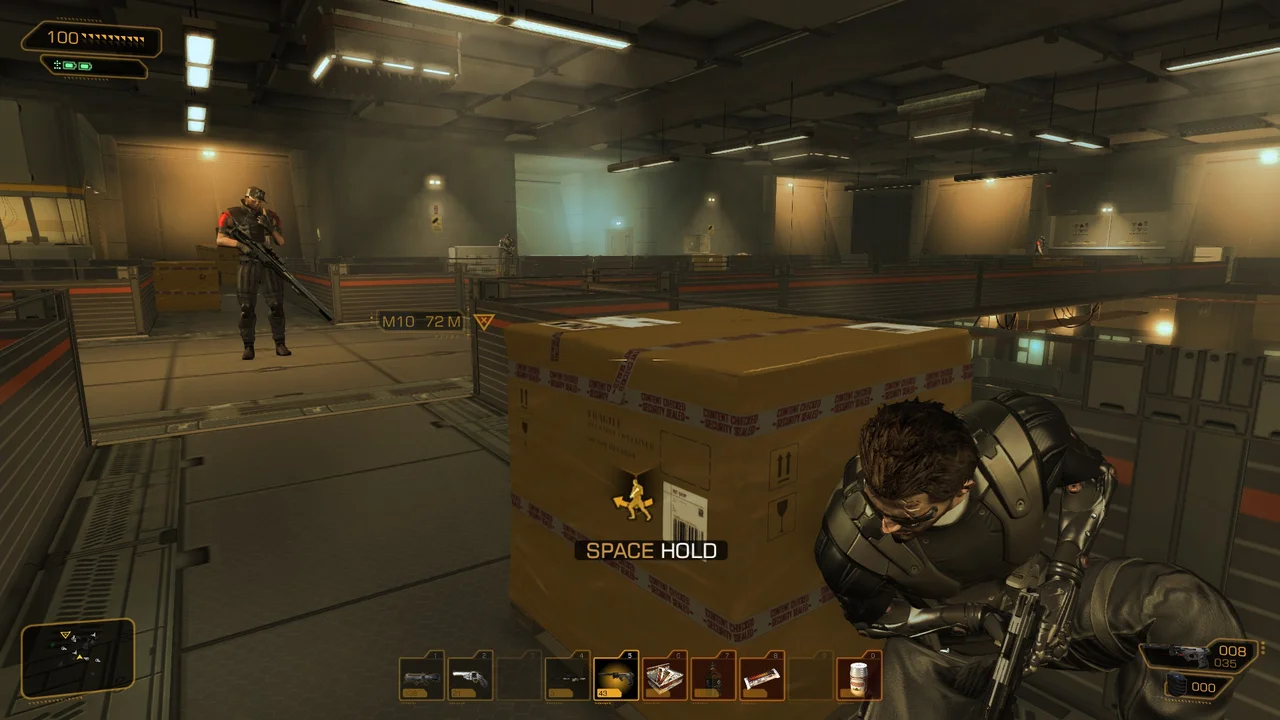Image resolution: width=1280 pixels, height=720 pixels.
Task: Toggle the second green energy battery cell
Action: [84, 66]
